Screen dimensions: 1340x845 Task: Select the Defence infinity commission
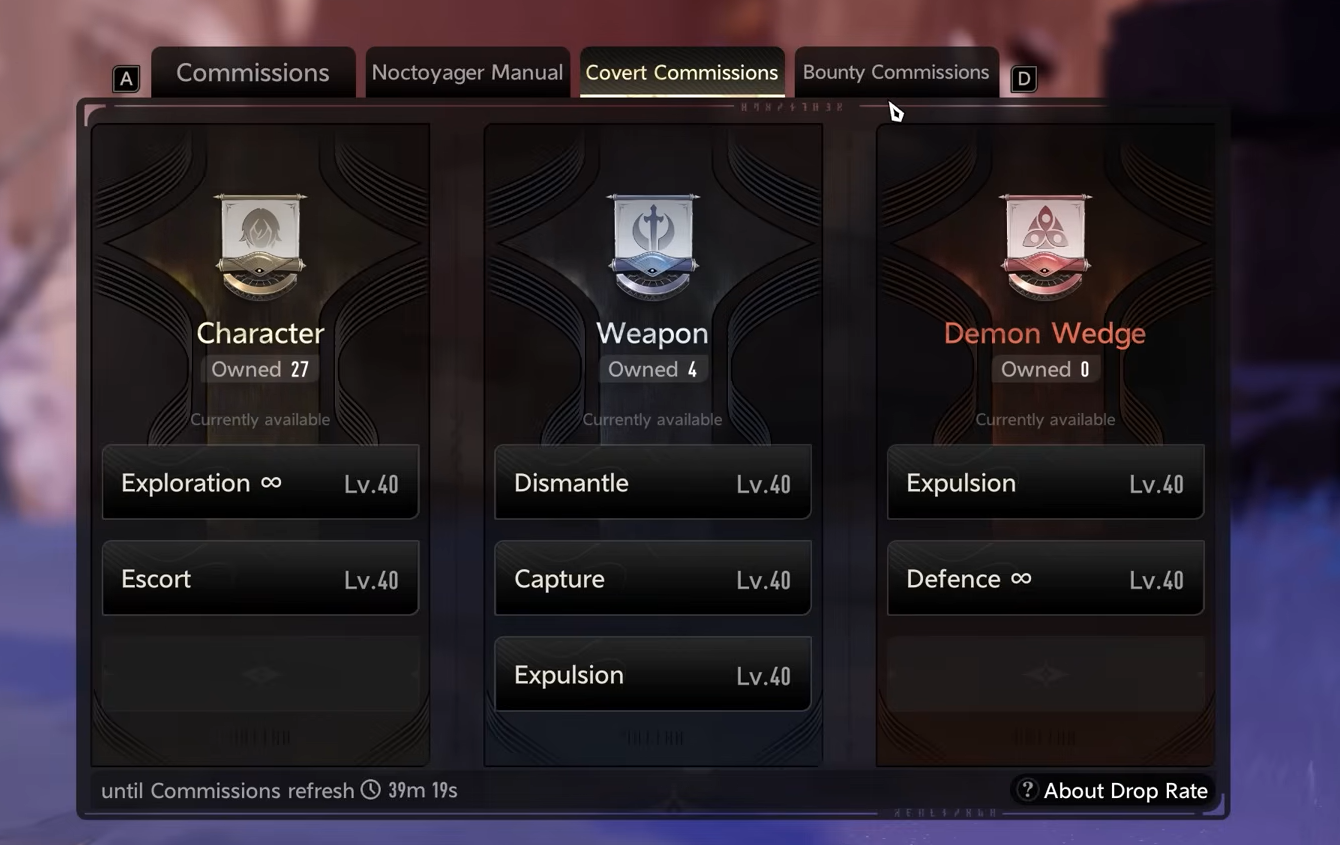coord(1045,578)
